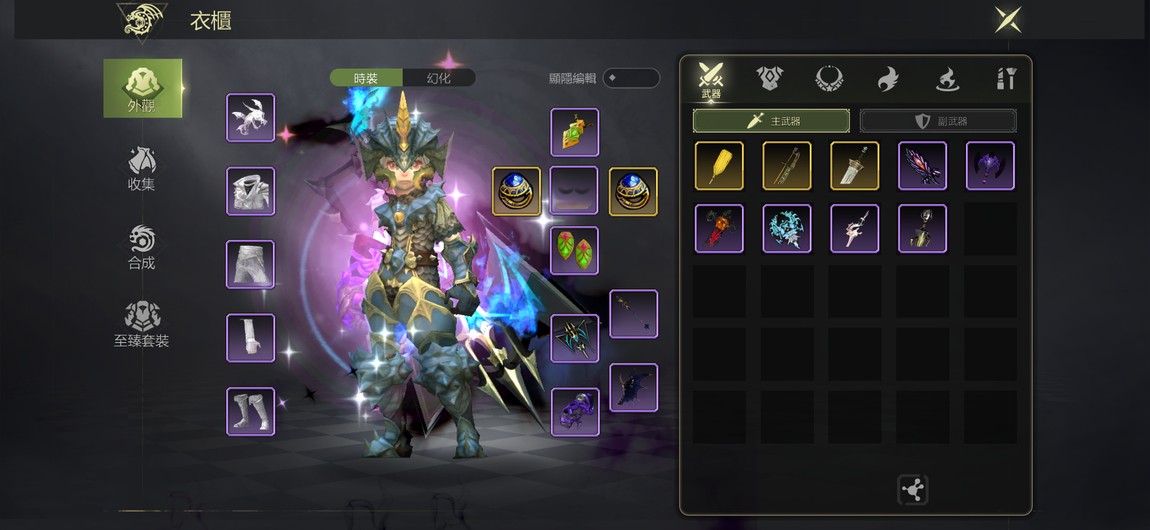Screen dimensions: 1150x530
Task: Open the makeup lipstick category tab
Action: (x=1006, y=78)
